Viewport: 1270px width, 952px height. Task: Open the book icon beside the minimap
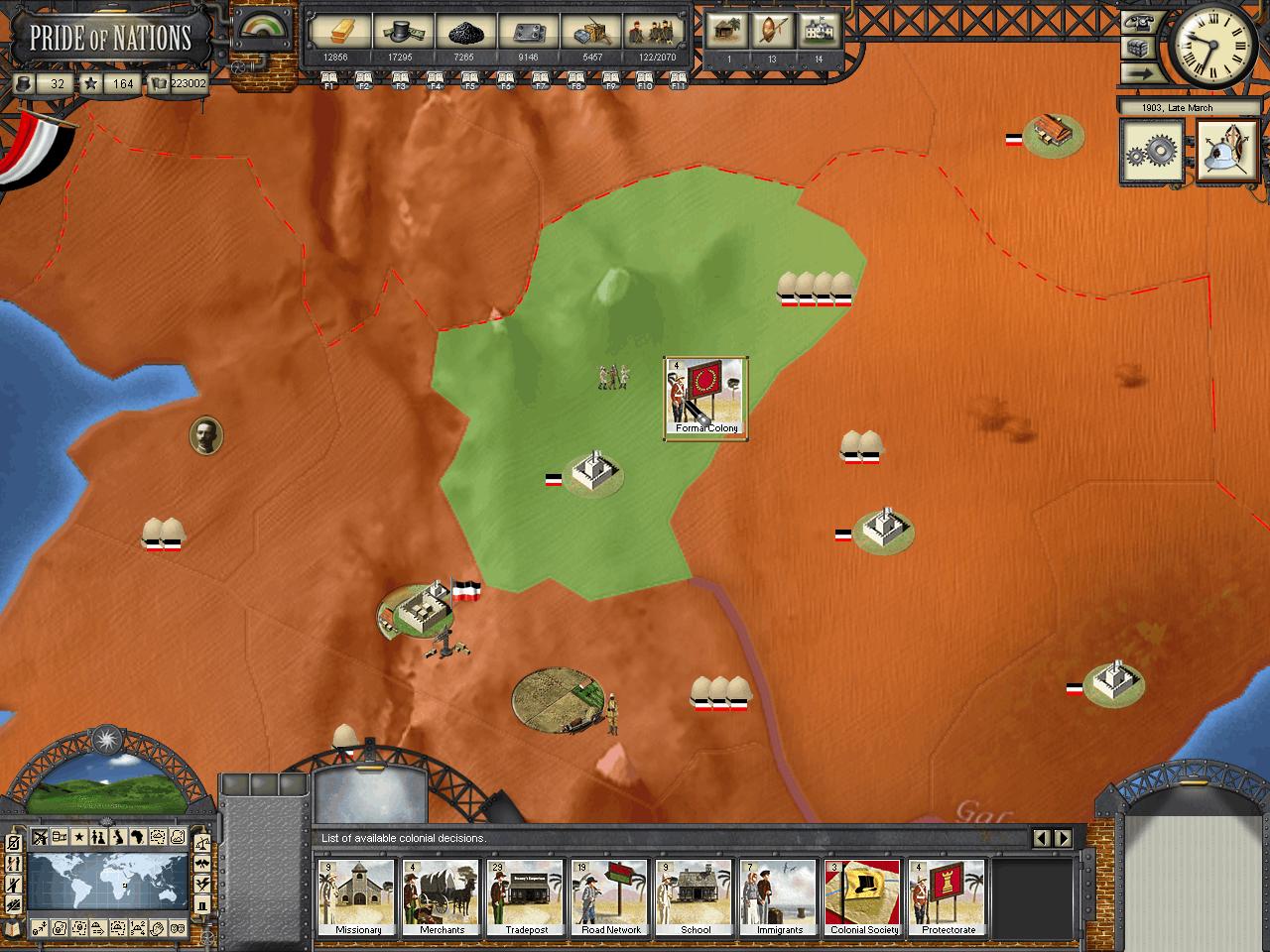[x=14, y=928]
